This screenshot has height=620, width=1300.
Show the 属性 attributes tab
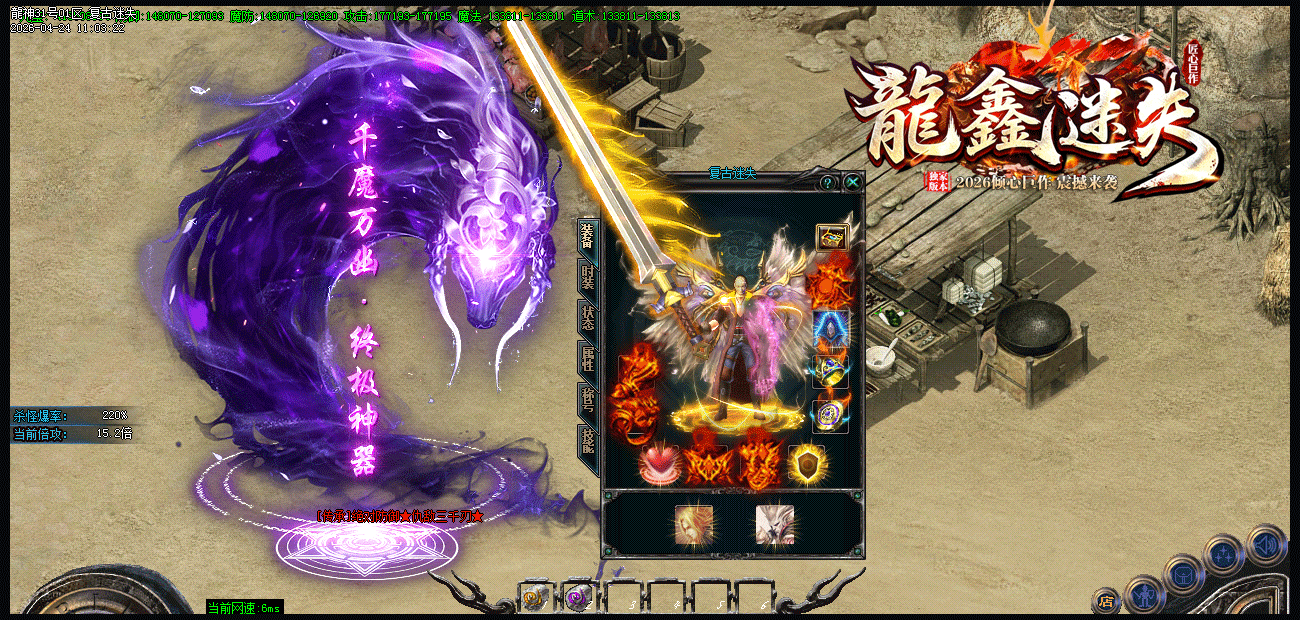click(589, 360)
